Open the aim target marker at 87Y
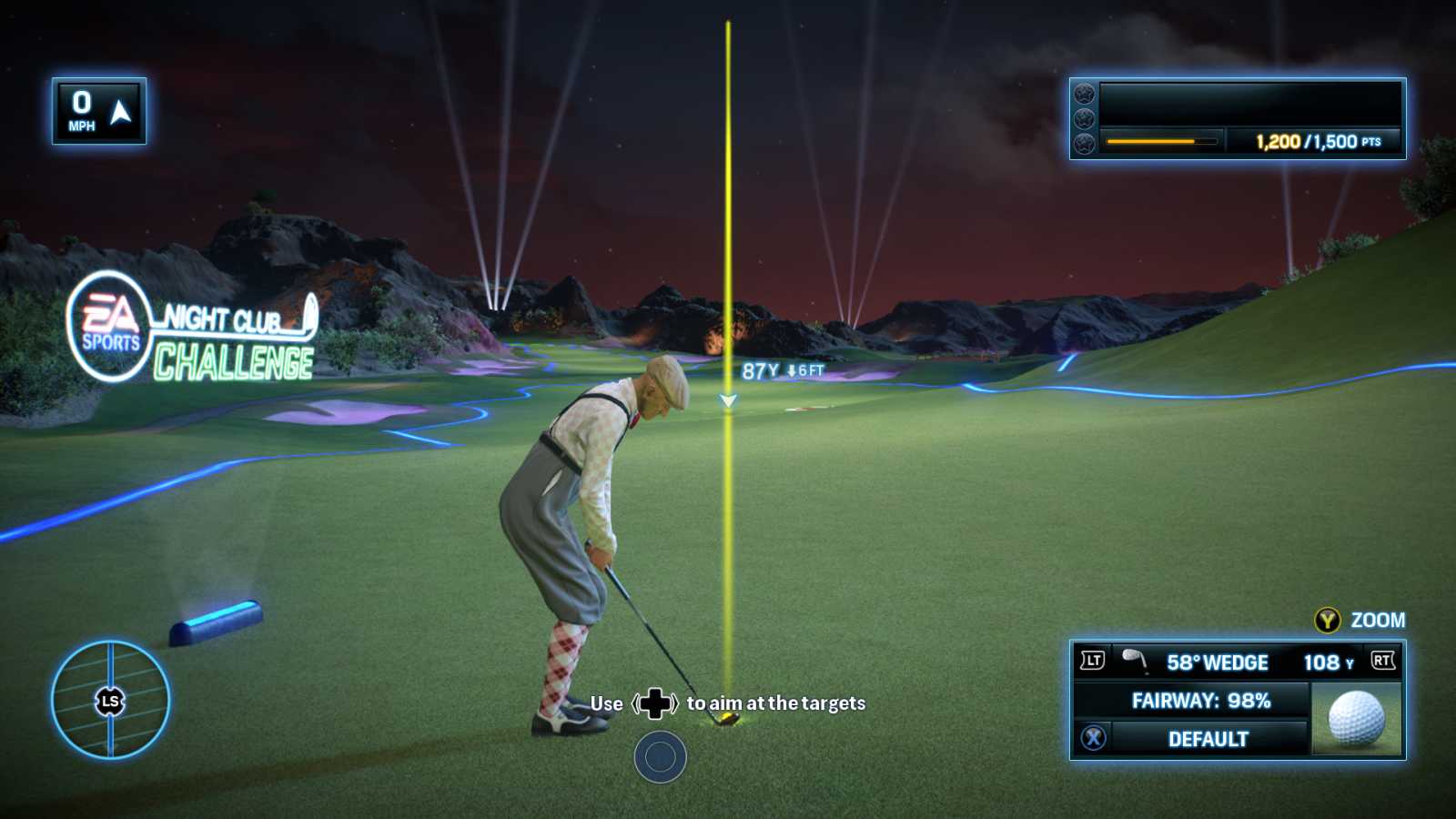 point(728,400)
